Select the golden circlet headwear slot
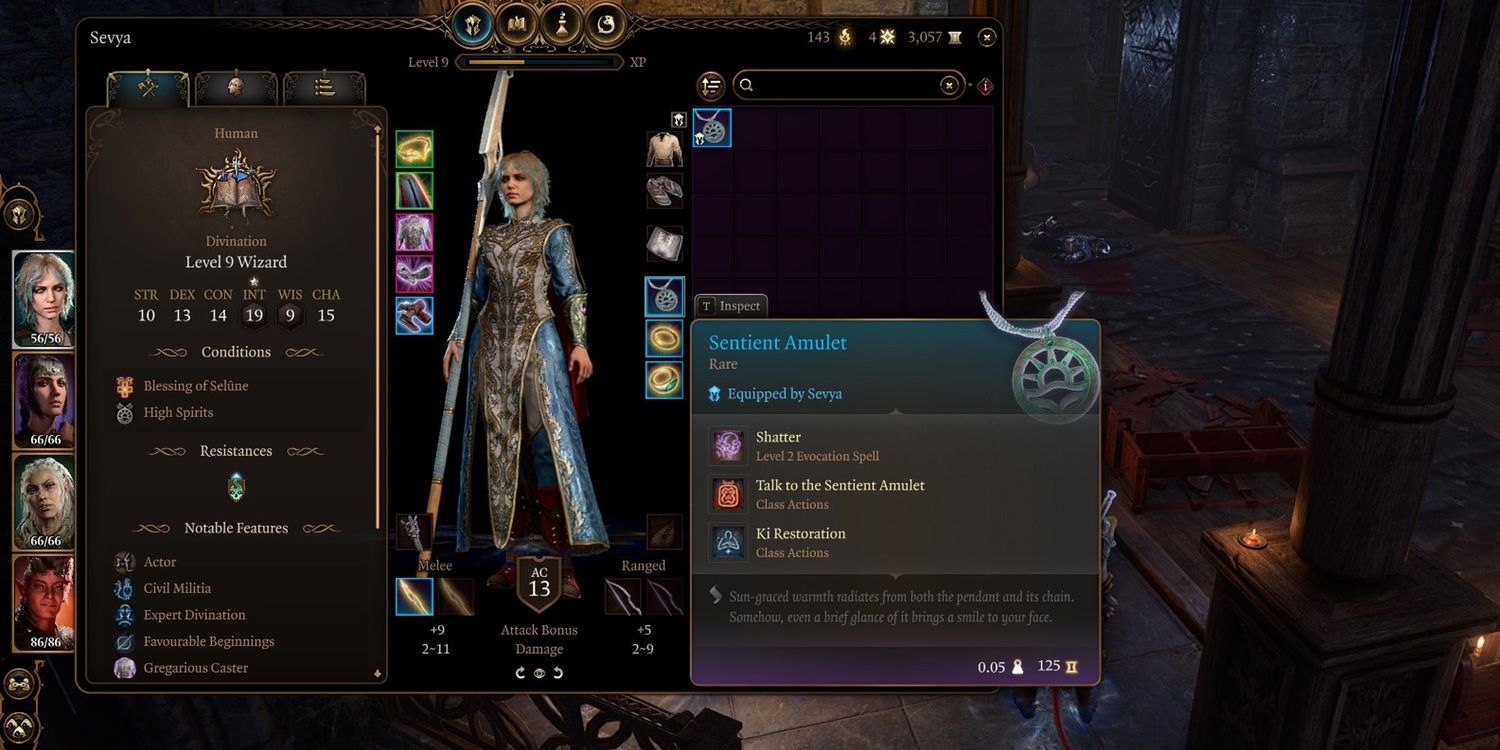This screenshot has height=750, width=1500. click(x=414, y=149)
